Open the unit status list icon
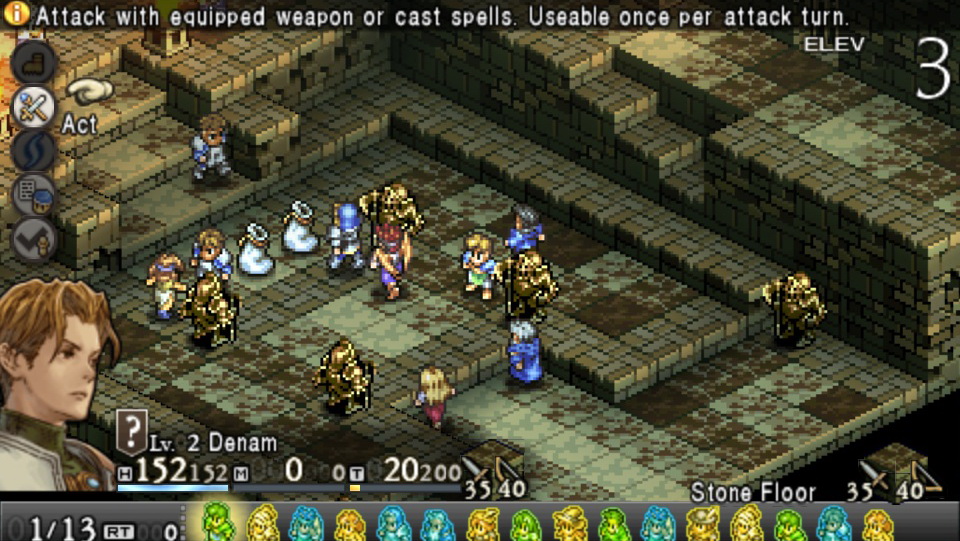 tap(33, 196)
